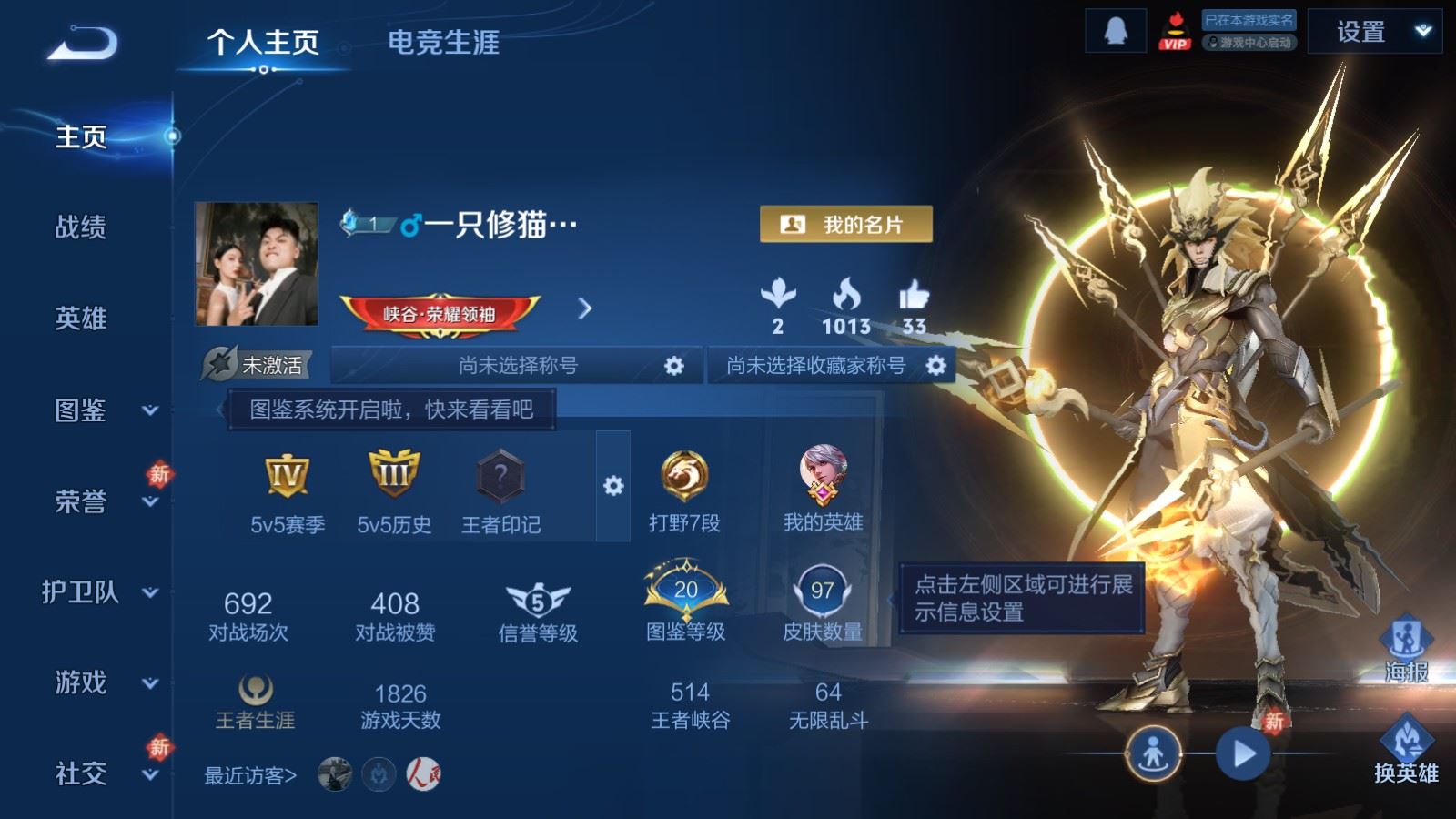Select the 打野7段 dragon badge icon
The height and width of the screenshot is (819, 1456).
tap(684, 473)
